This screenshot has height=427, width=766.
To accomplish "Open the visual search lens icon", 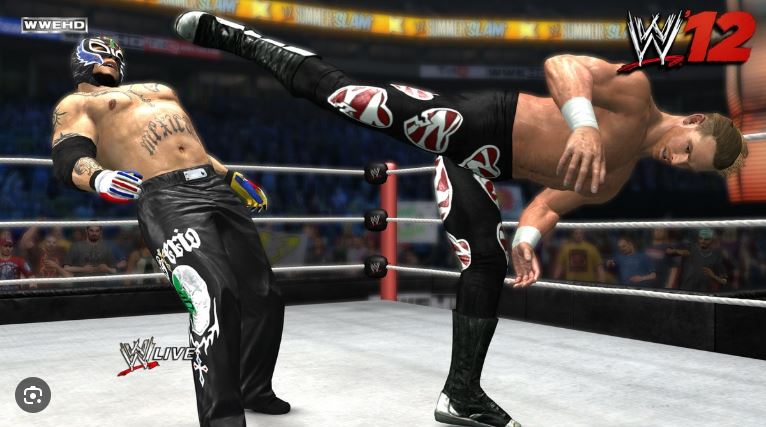I will pos(33,395).
